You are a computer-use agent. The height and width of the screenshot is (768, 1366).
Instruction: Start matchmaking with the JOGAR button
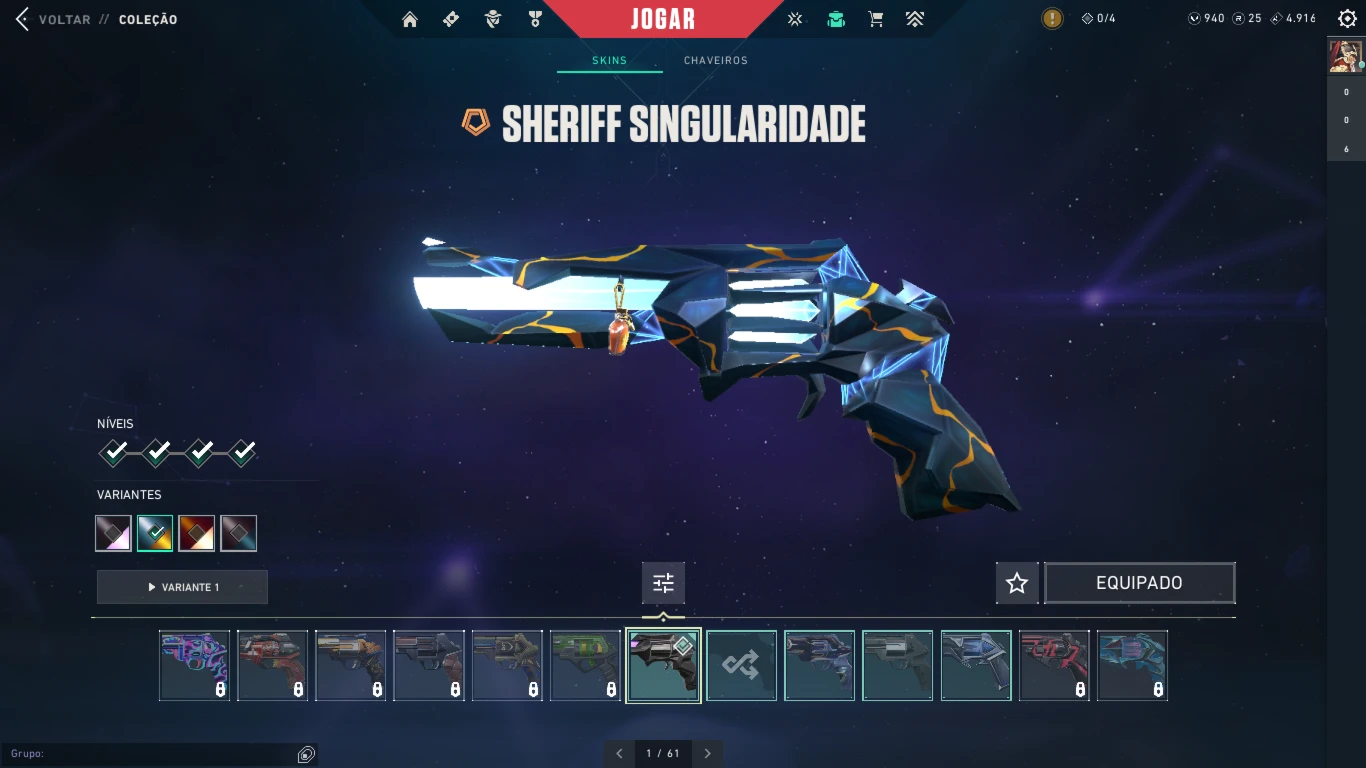pos(663,19)
